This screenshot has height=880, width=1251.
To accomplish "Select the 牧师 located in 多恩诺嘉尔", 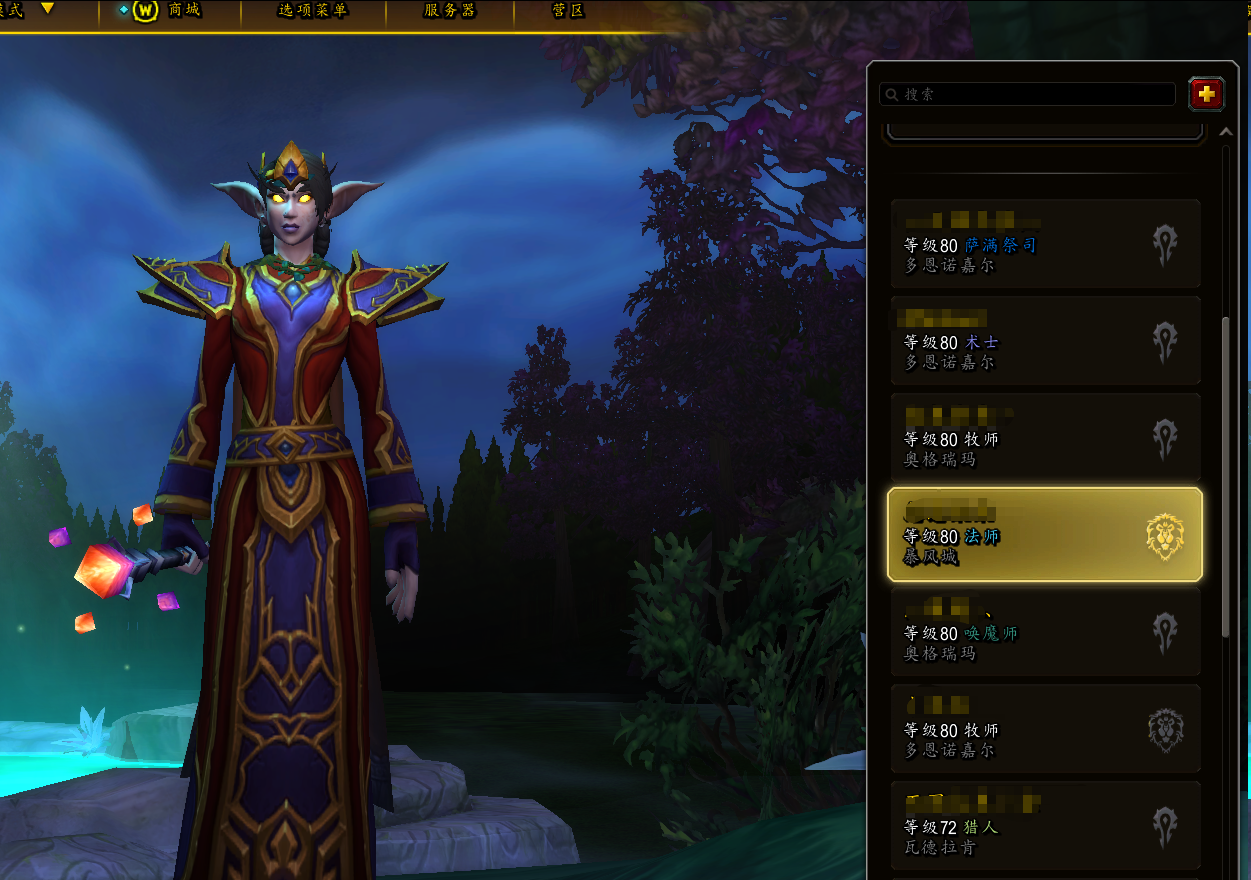I will click(1046, 729).
